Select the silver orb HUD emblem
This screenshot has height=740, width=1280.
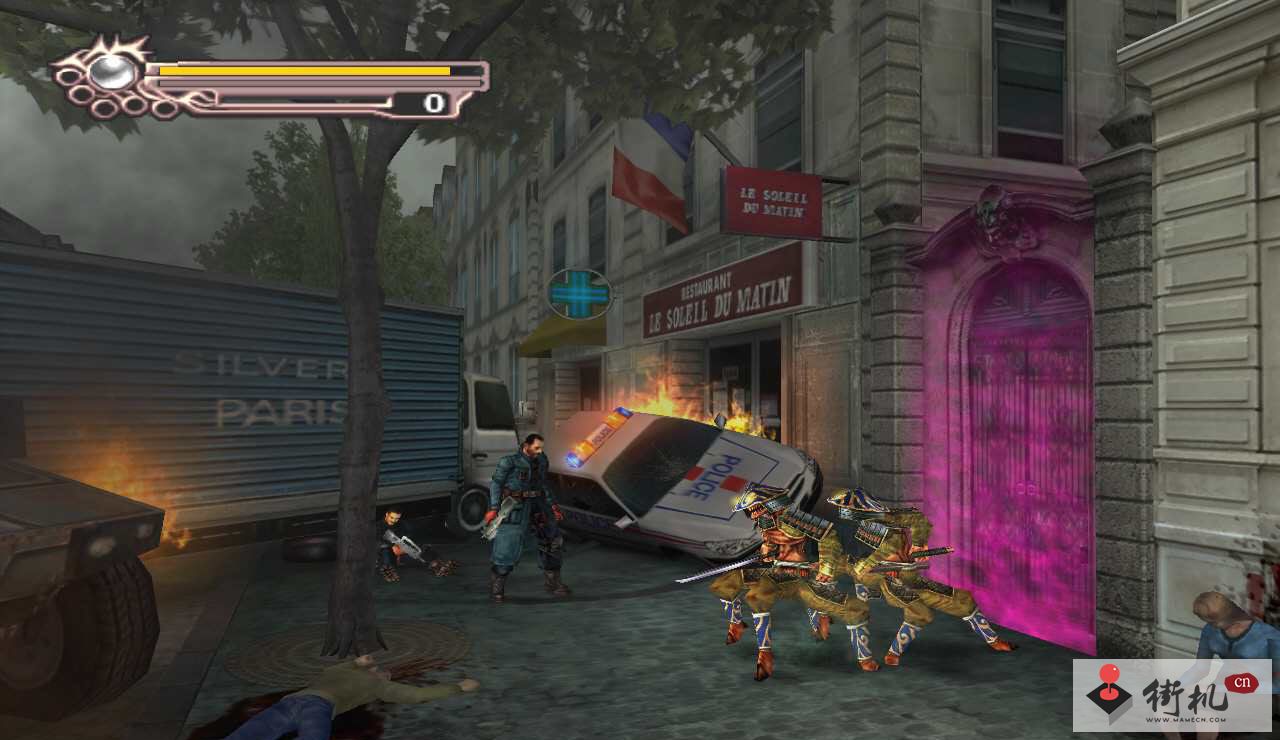(112, 71)
